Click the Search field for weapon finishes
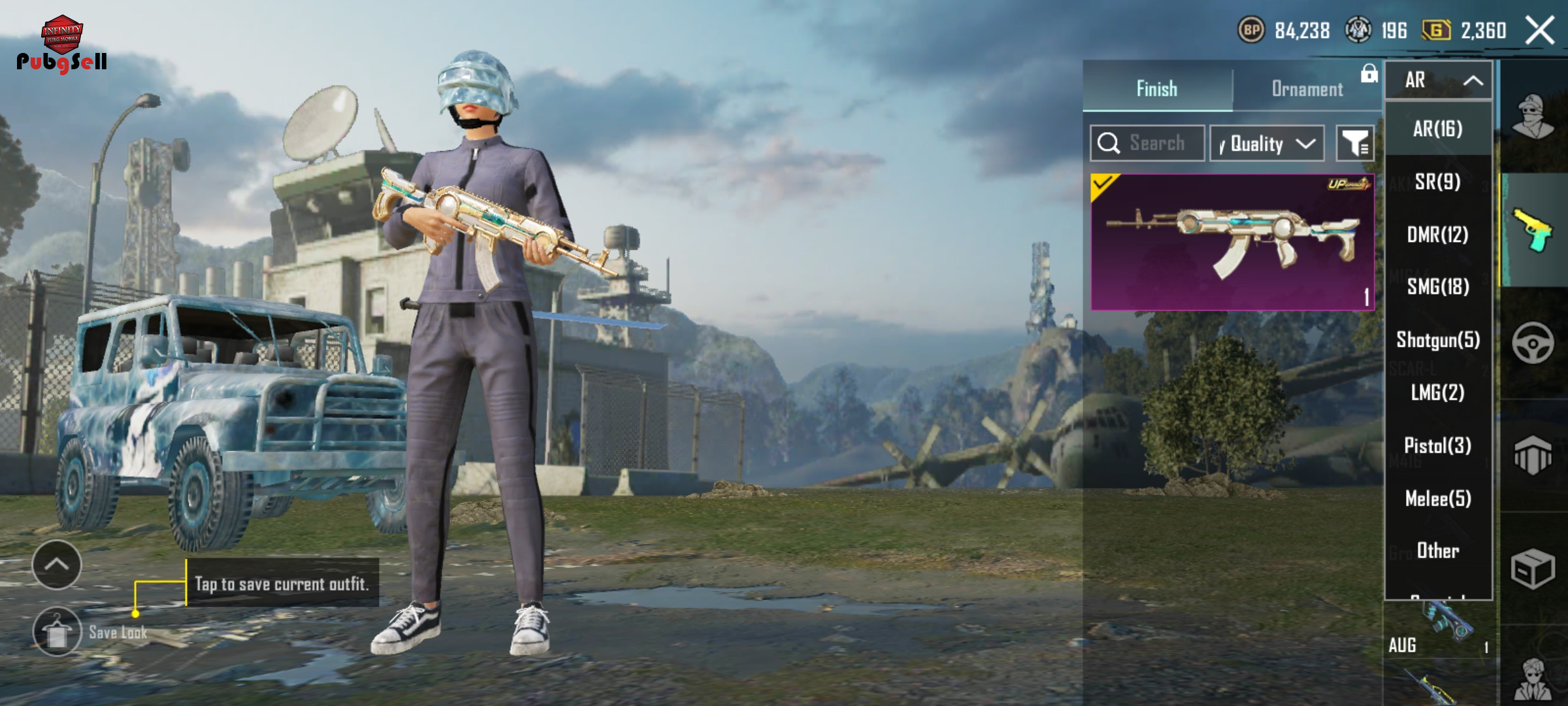Viewport: 1568px width, 706px height. tap(1148, 143)
